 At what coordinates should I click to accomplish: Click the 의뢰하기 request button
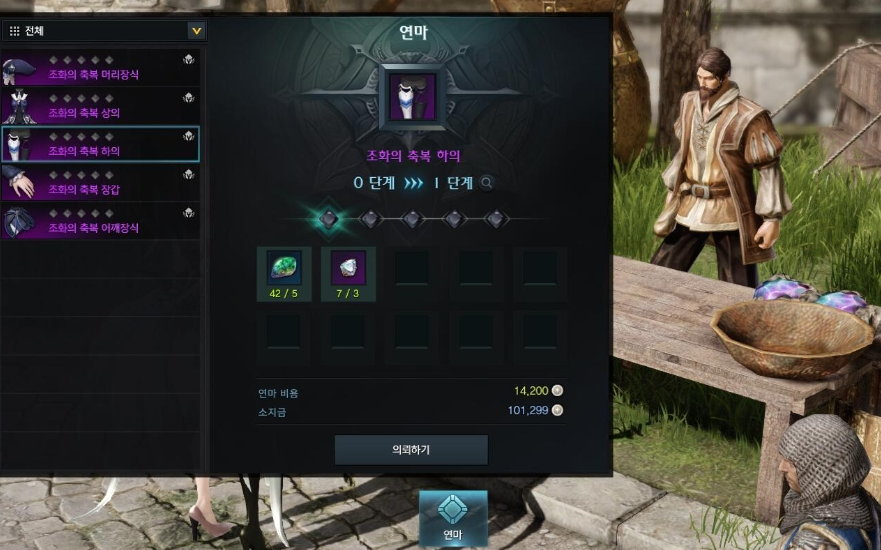411,450
